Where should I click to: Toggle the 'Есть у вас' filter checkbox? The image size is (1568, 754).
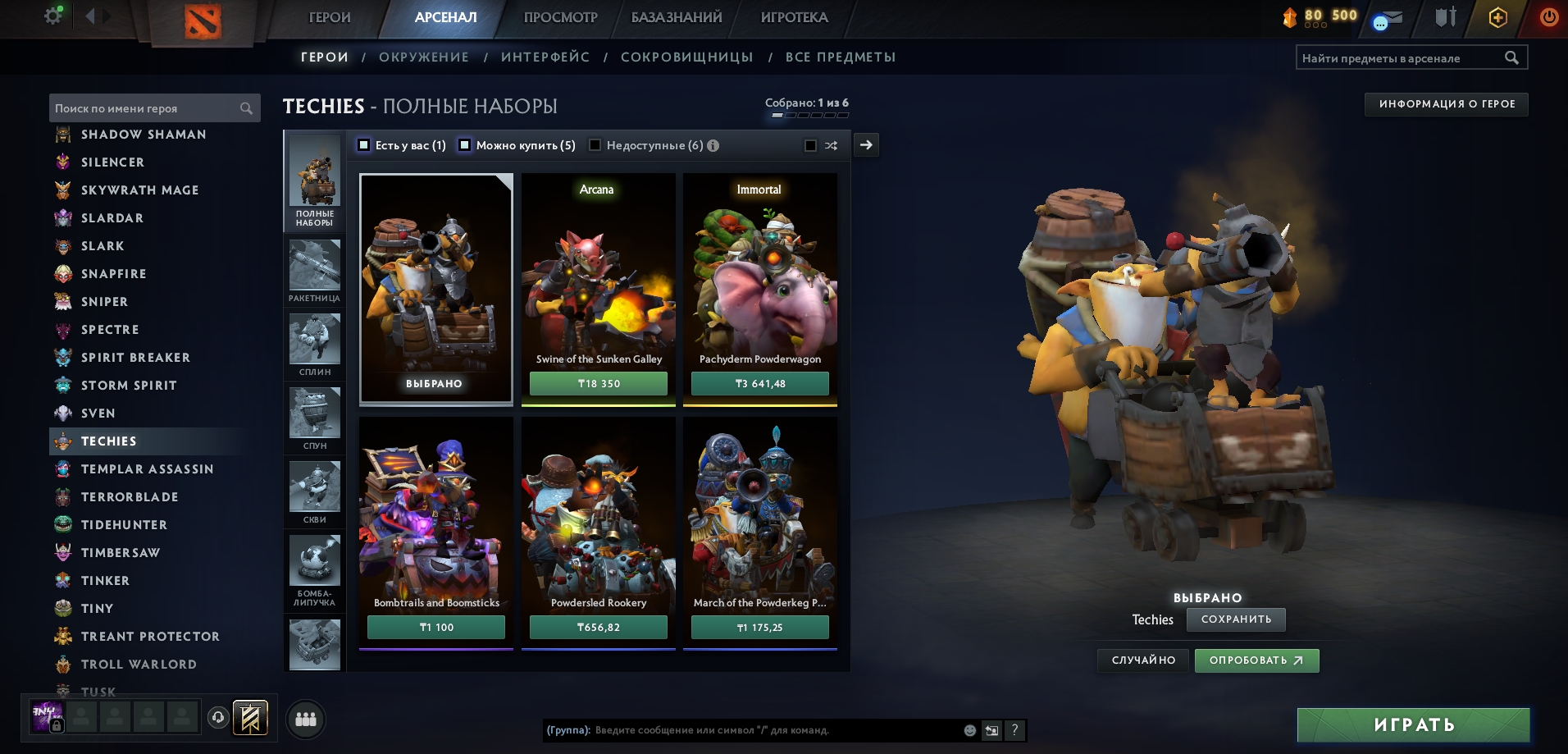(x=364, y=145)
